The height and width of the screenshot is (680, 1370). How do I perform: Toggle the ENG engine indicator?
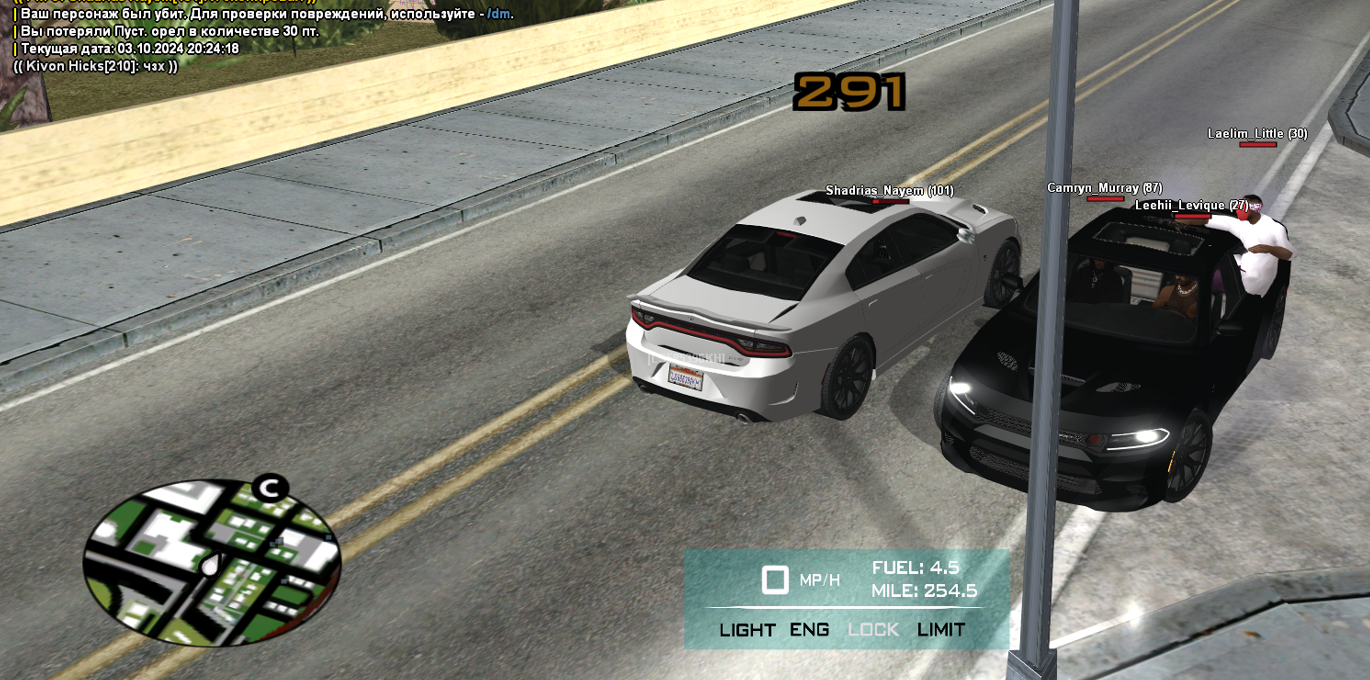click(809, 629)
